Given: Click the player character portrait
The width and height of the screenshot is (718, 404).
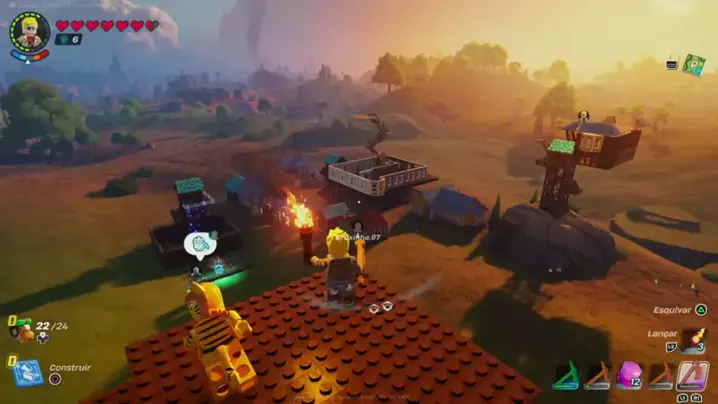Looking at the screenshot, I should click(x=30, y=31).
